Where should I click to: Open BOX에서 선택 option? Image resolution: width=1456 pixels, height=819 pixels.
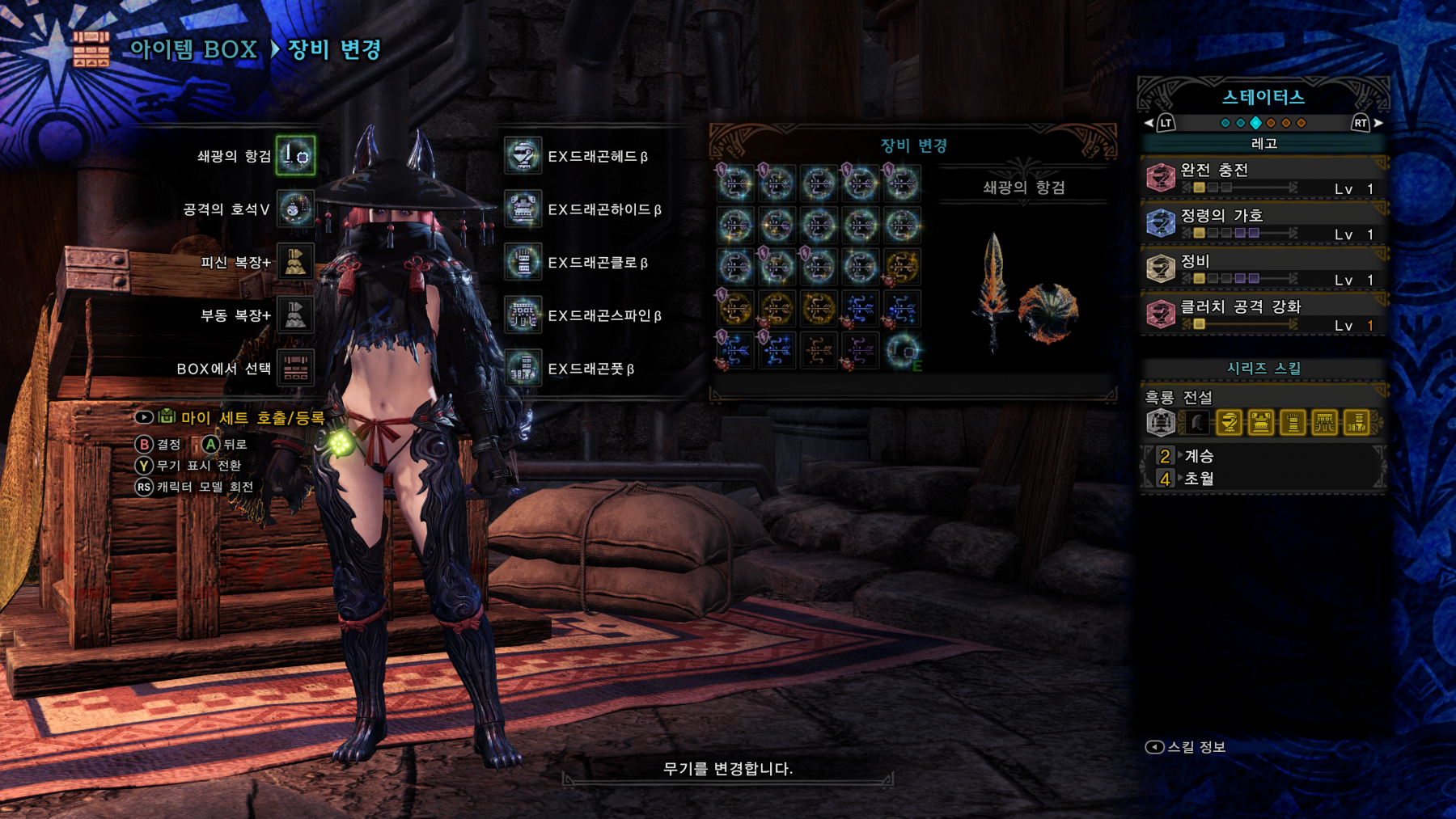(295, 369)
